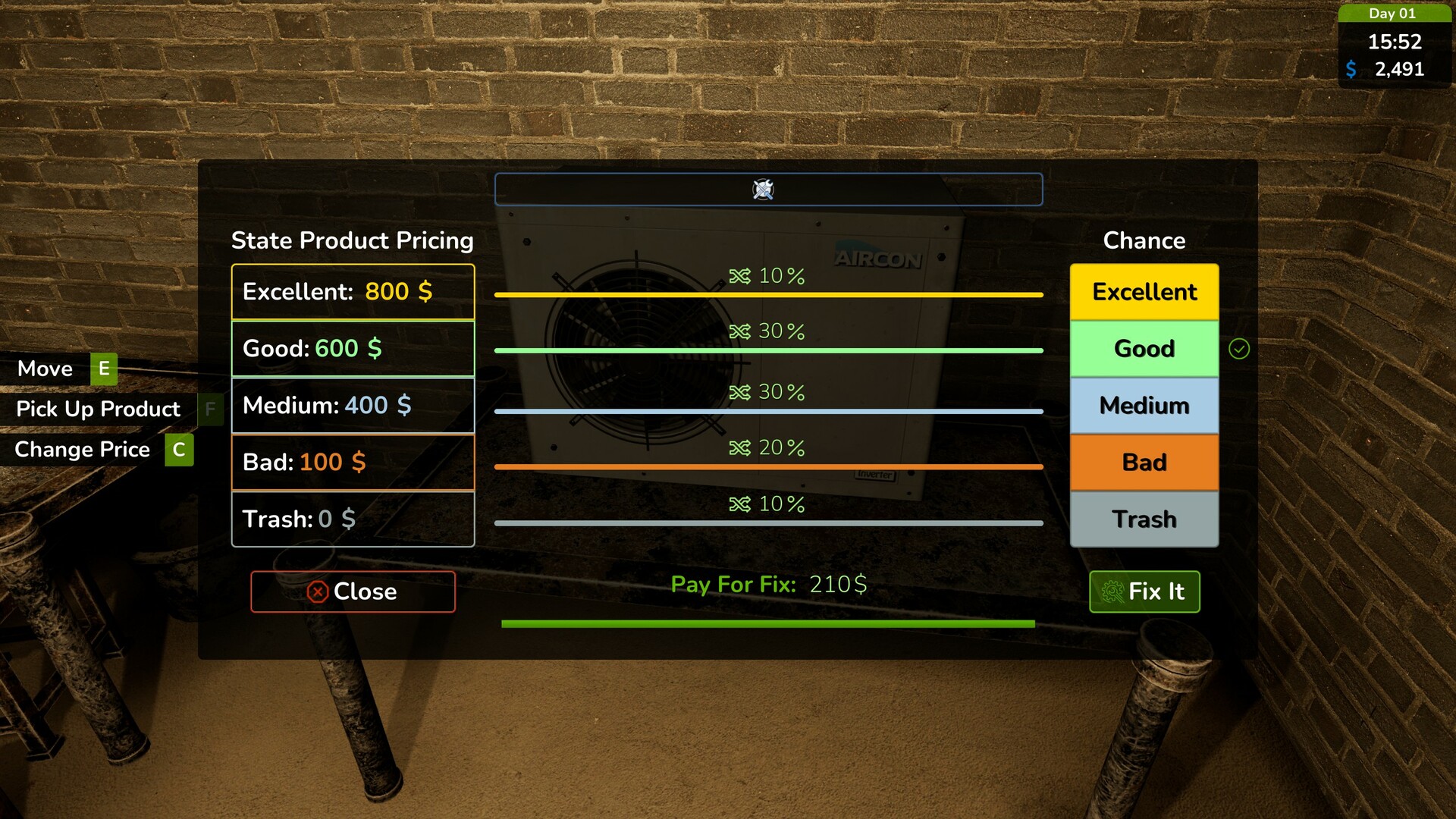This screenshot has width=1456, height=819.
Task: Click the repair tools icon in the top blue bar
Action: pyautogui.click(x=764, y=190)
